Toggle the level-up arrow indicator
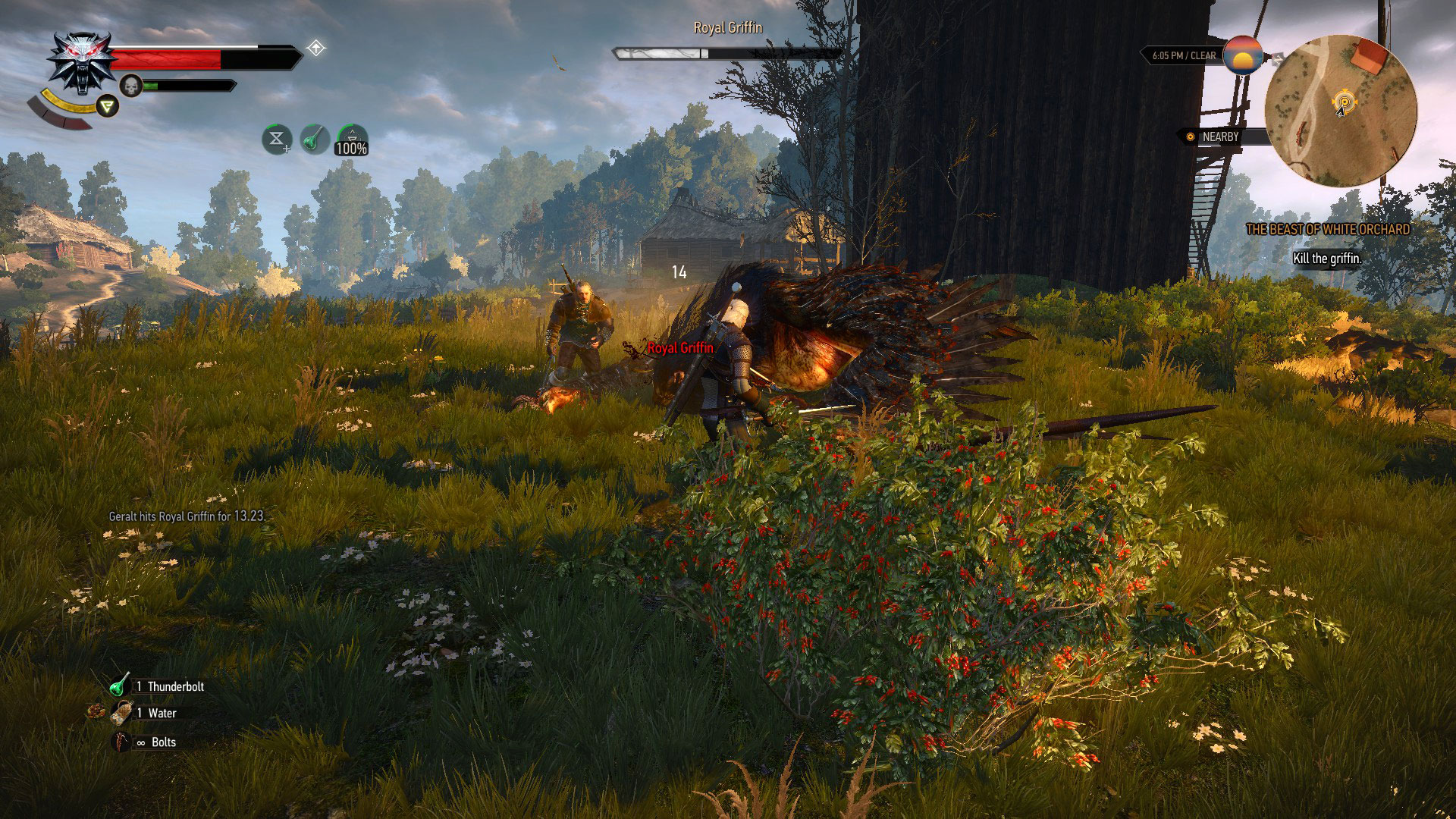 point(317,47)
